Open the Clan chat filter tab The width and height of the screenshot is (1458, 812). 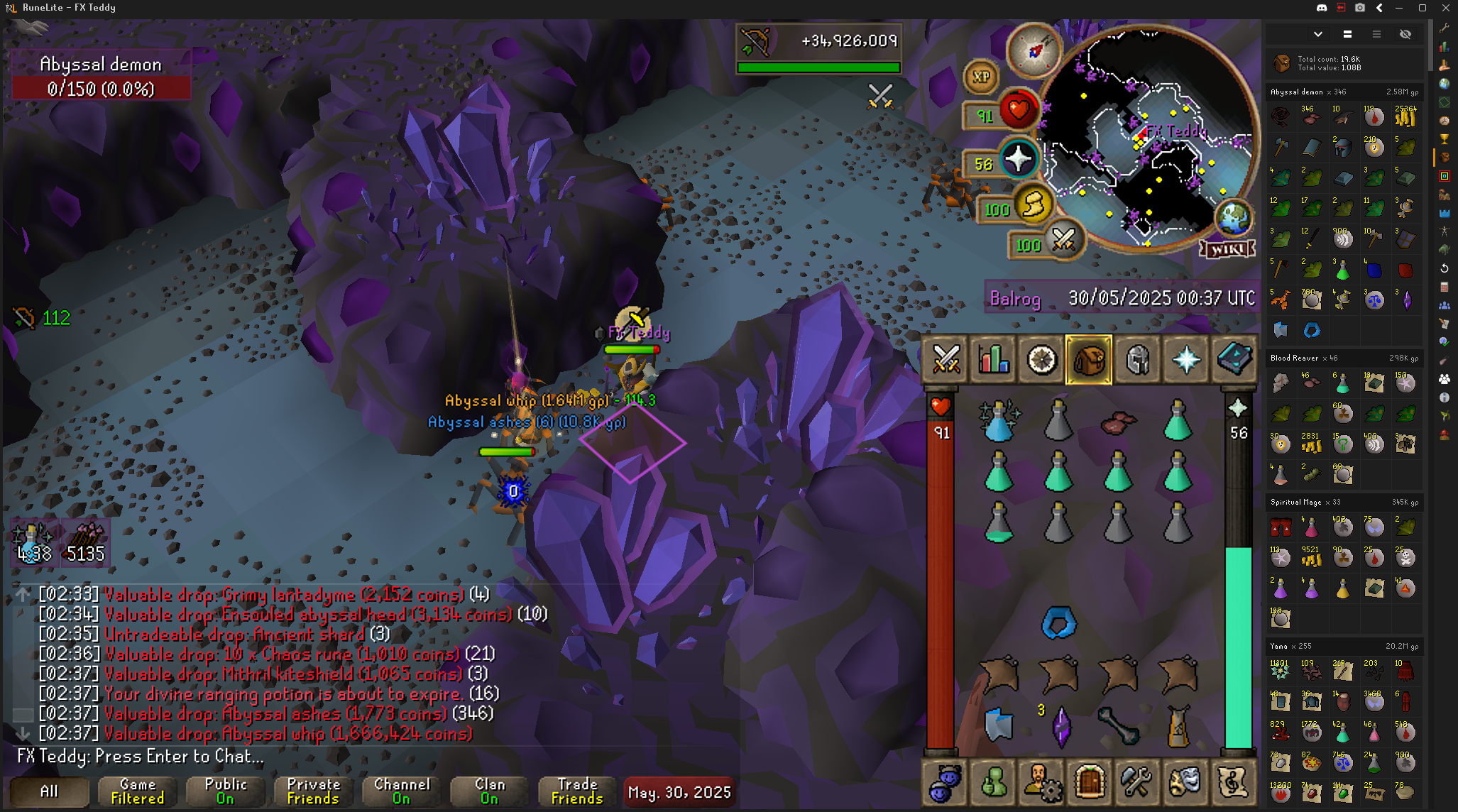(x=489, y=791)
